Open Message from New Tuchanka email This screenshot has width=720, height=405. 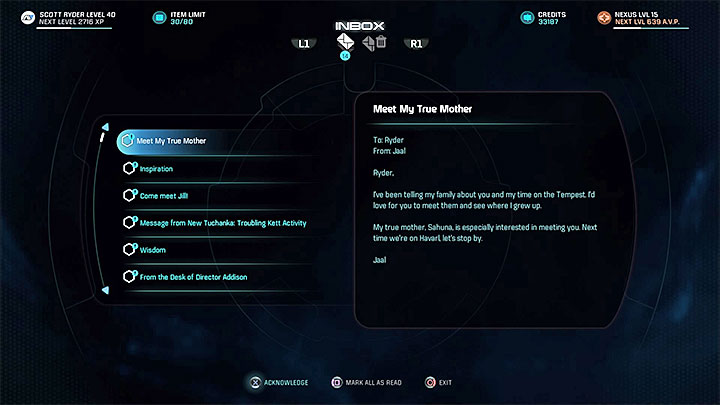point(222,222)
